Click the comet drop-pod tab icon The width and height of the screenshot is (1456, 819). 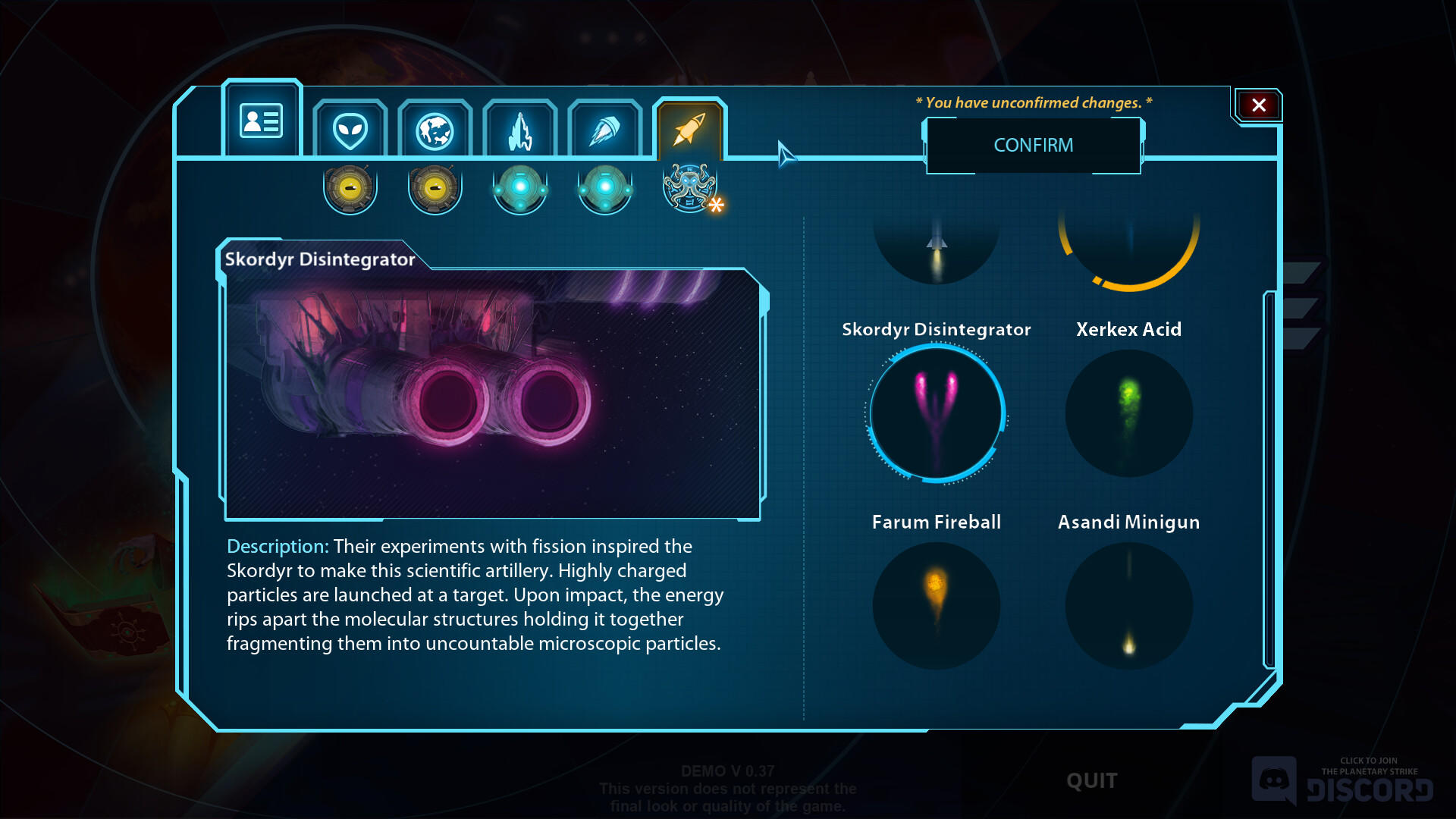point(604,129)
